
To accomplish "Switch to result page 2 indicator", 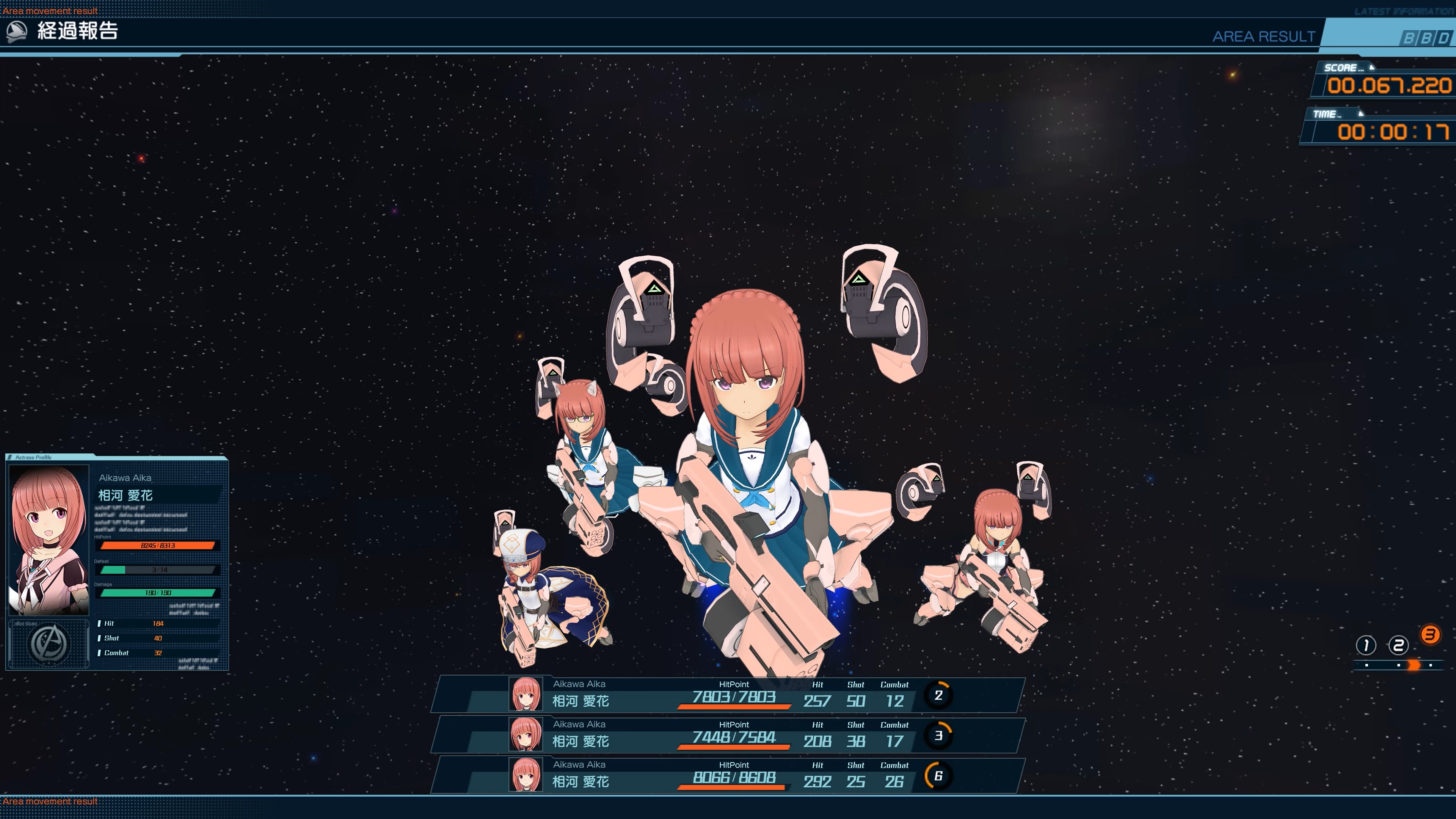I will point(1398,645).
